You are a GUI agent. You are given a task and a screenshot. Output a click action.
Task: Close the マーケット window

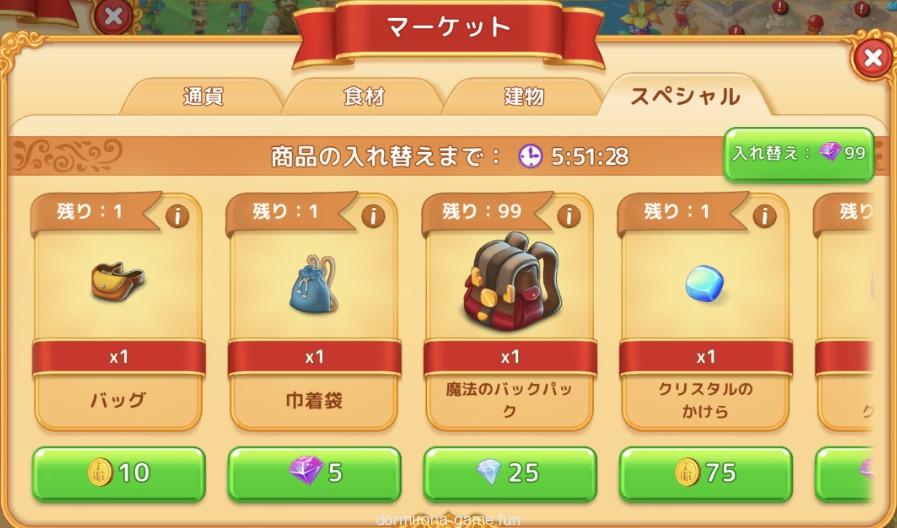tap(873, 59)
